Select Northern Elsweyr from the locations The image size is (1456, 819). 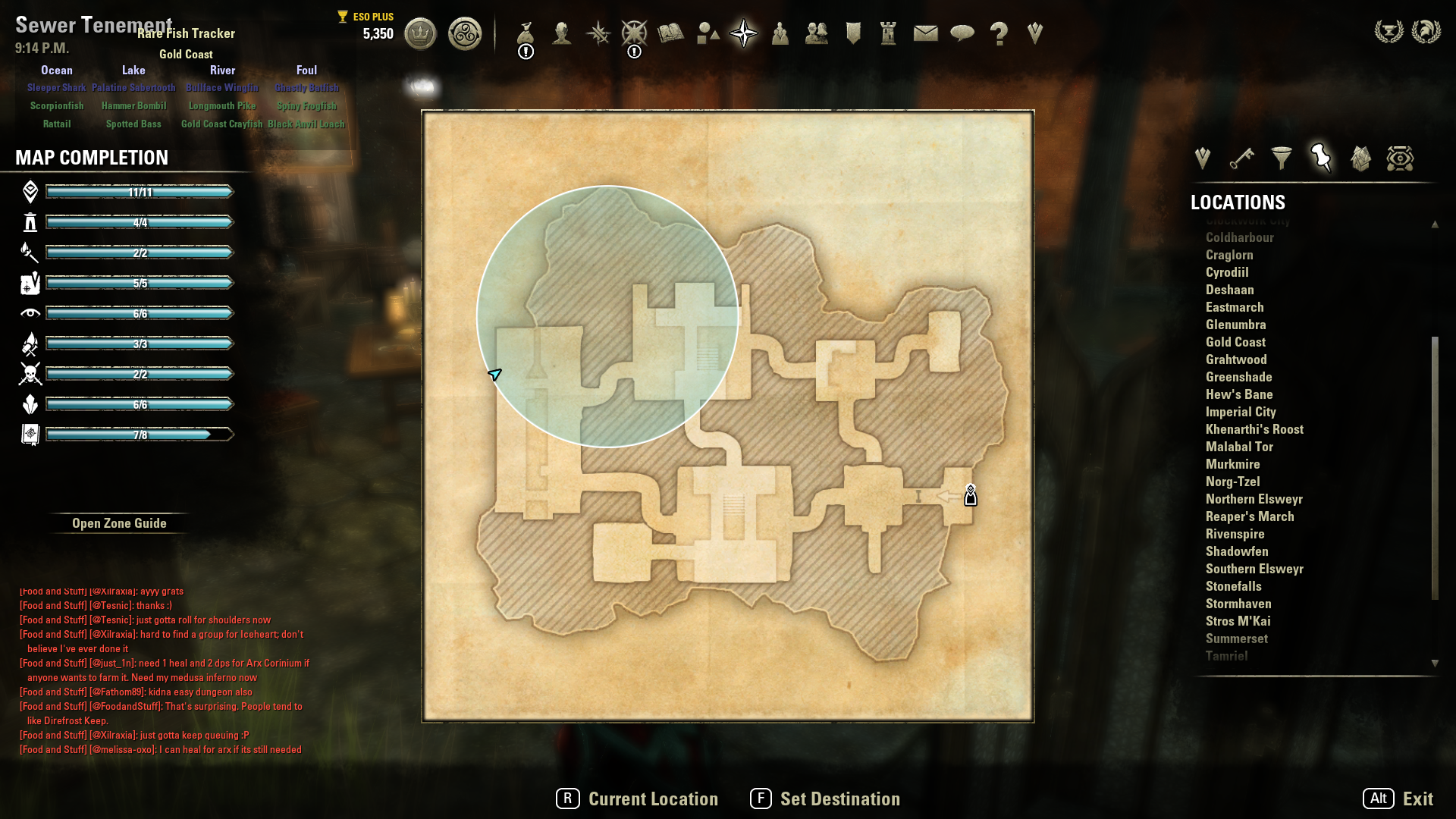pos(1254,499)
